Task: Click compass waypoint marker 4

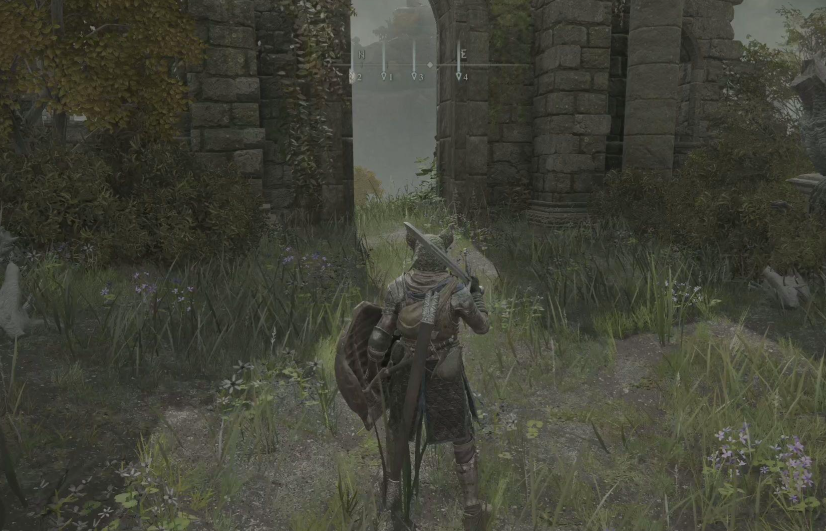Action: coord(459,75)
